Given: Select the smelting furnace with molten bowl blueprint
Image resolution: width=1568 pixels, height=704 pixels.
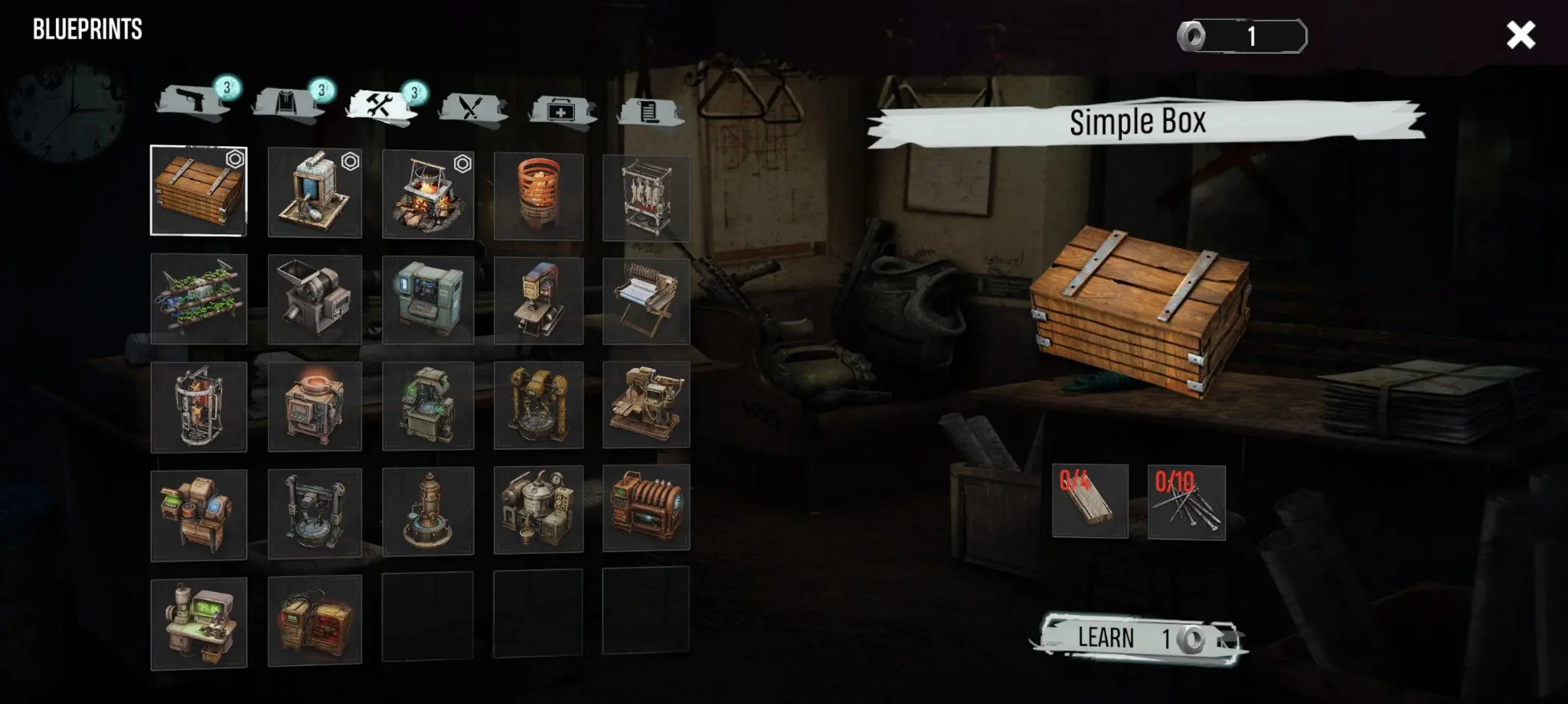Looking at the screenshot, I should coord(315,406).
